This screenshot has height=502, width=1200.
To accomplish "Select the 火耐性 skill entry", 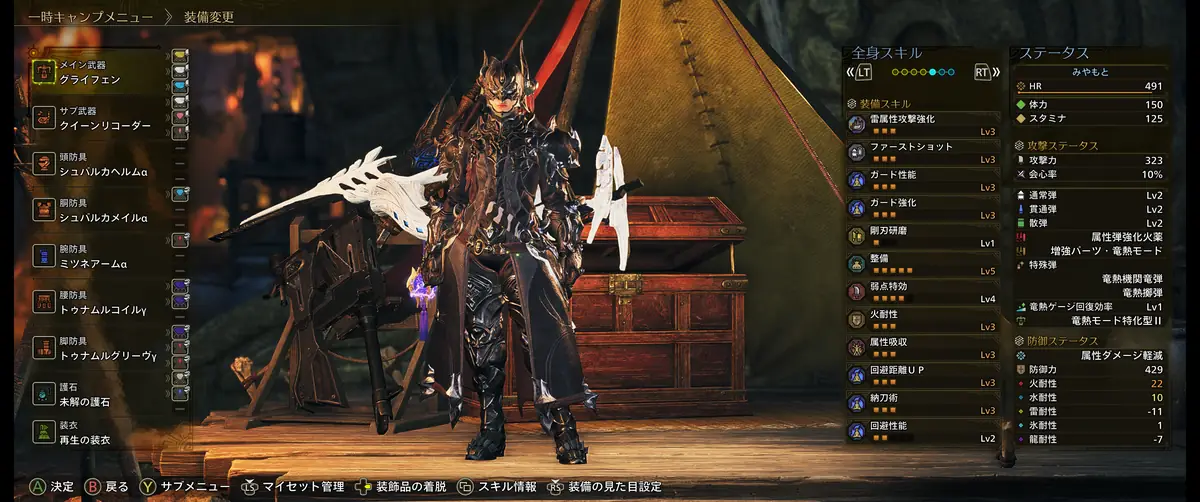I will coord(922,320).
